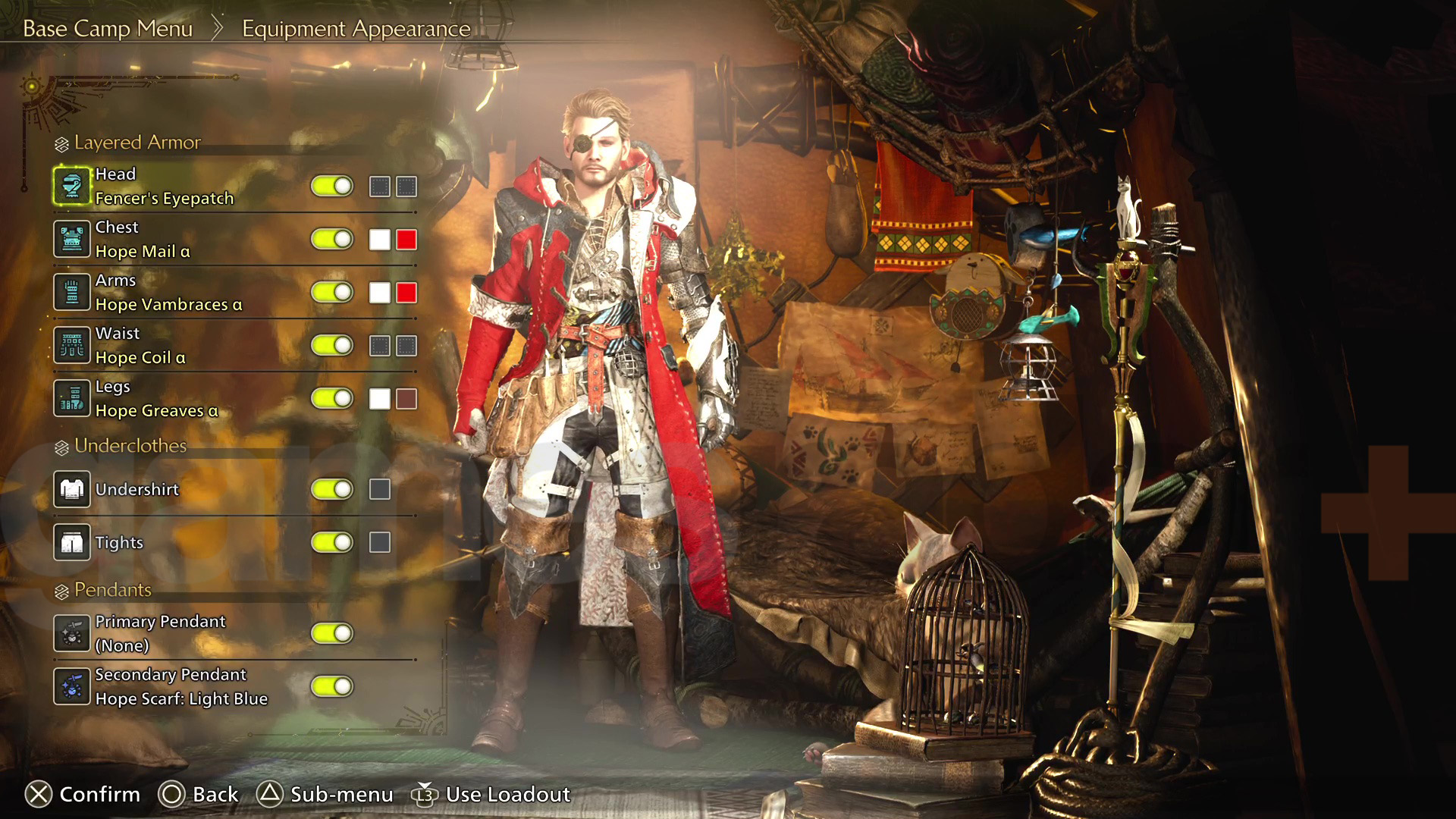1456x819 pixels.
Task: Click the Base Camp Menu breadcrumb
Action: (108, 28)
